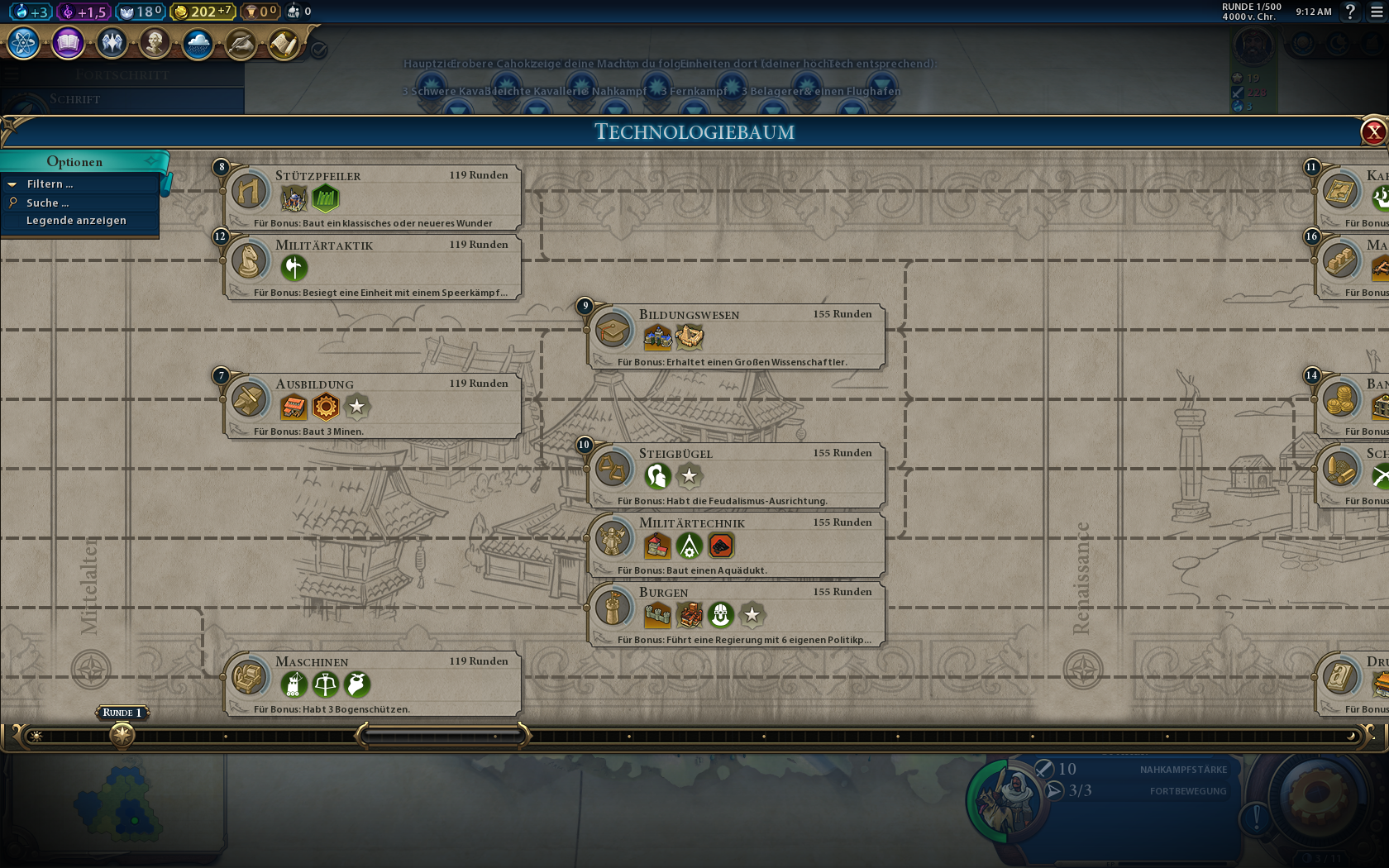
Task: Open the weather cloud icon in top bar
Action: pos(198,43)
